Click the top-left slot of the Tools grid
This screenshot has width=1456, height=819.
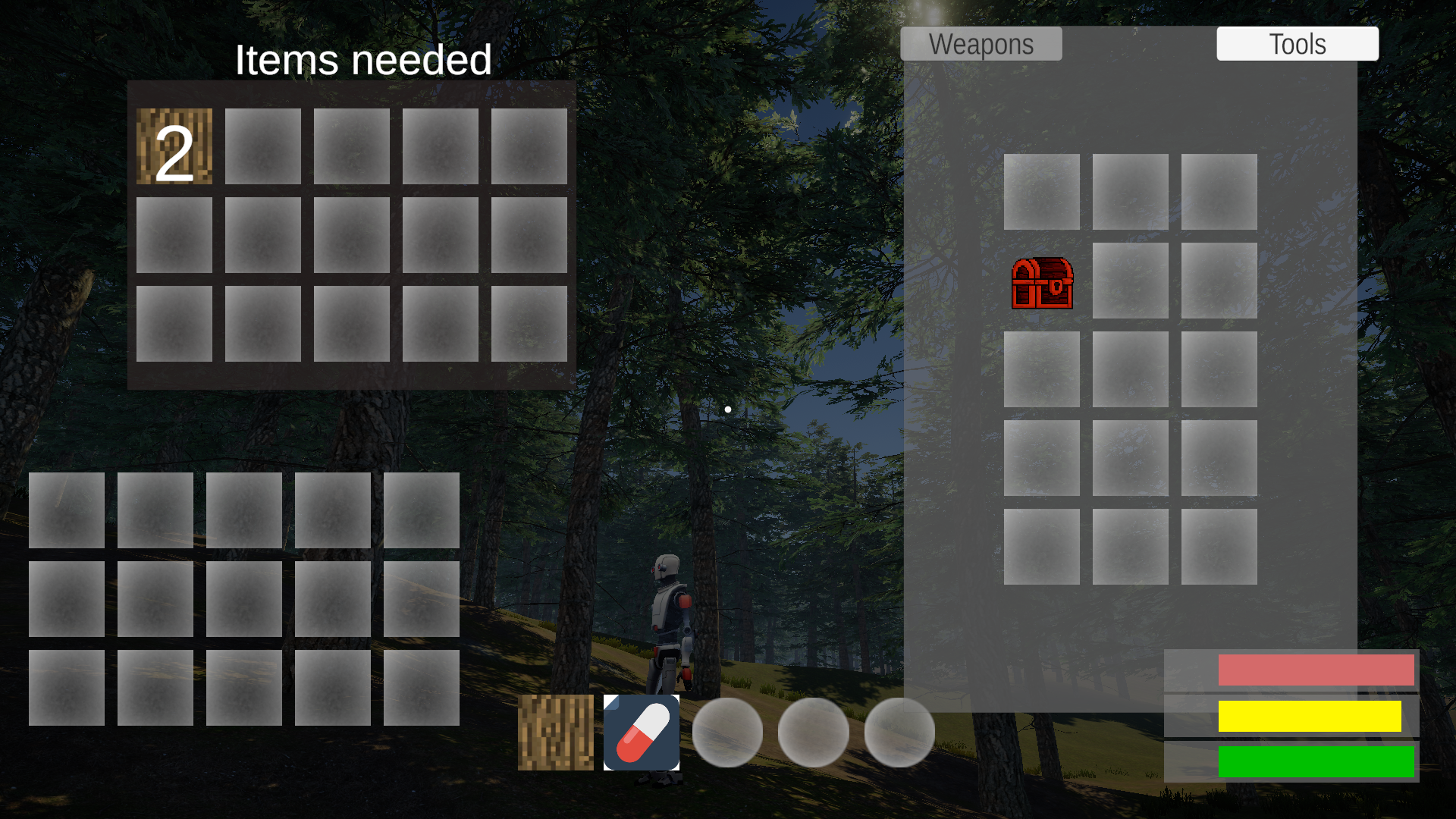click(x=1042, y=192)
